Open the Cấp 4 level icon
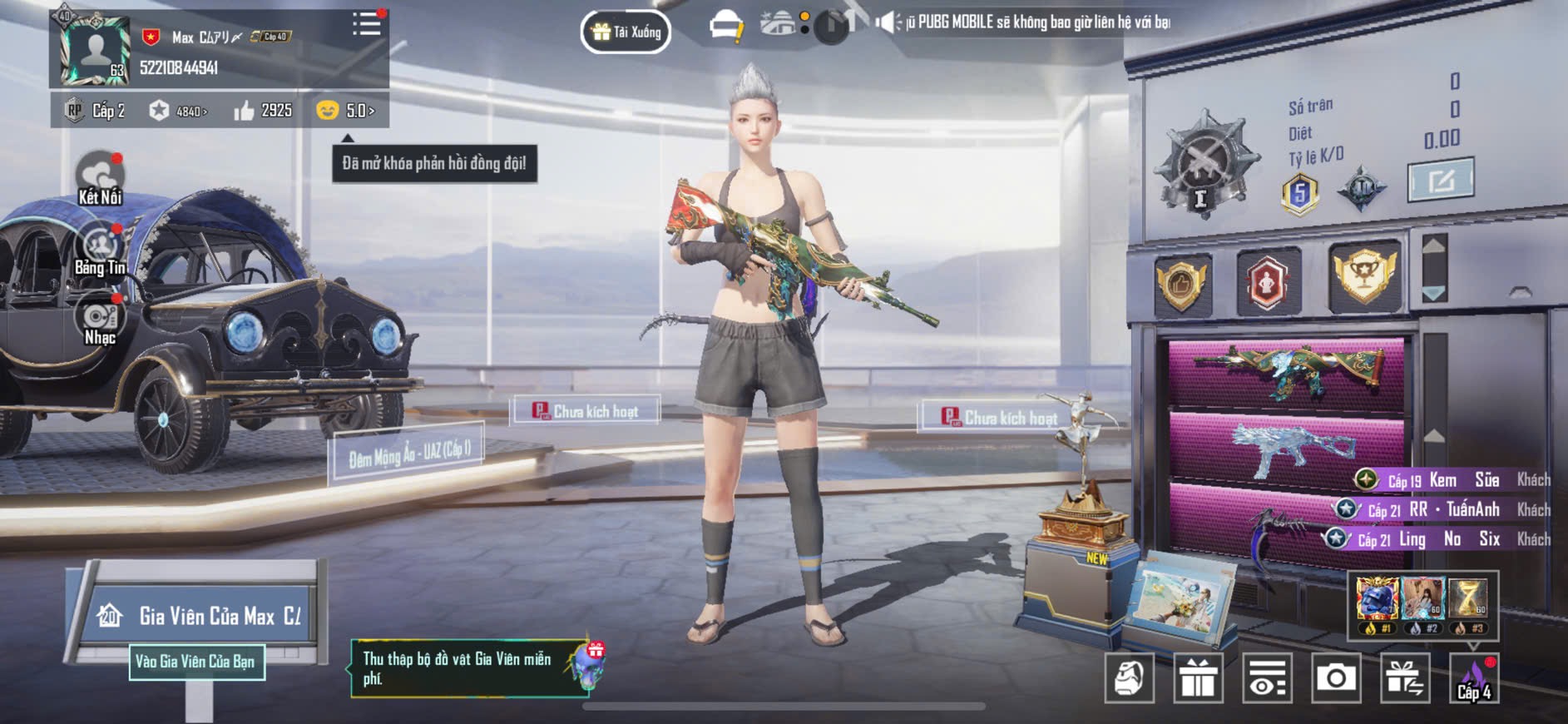 [1474, 678]
